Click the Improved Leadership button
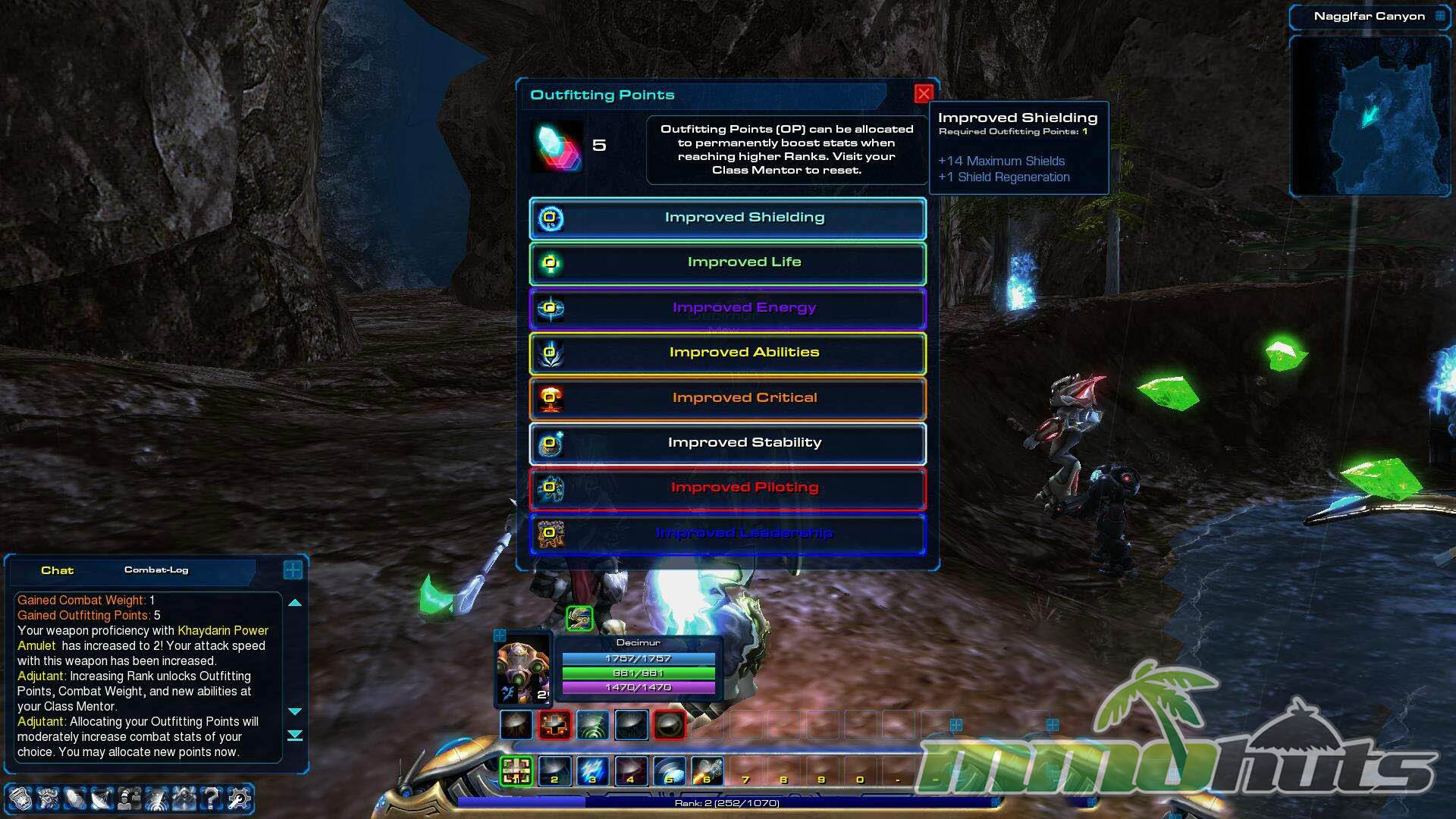The height and width of the screenshot is (819, 1456). (x=727, y=534)
